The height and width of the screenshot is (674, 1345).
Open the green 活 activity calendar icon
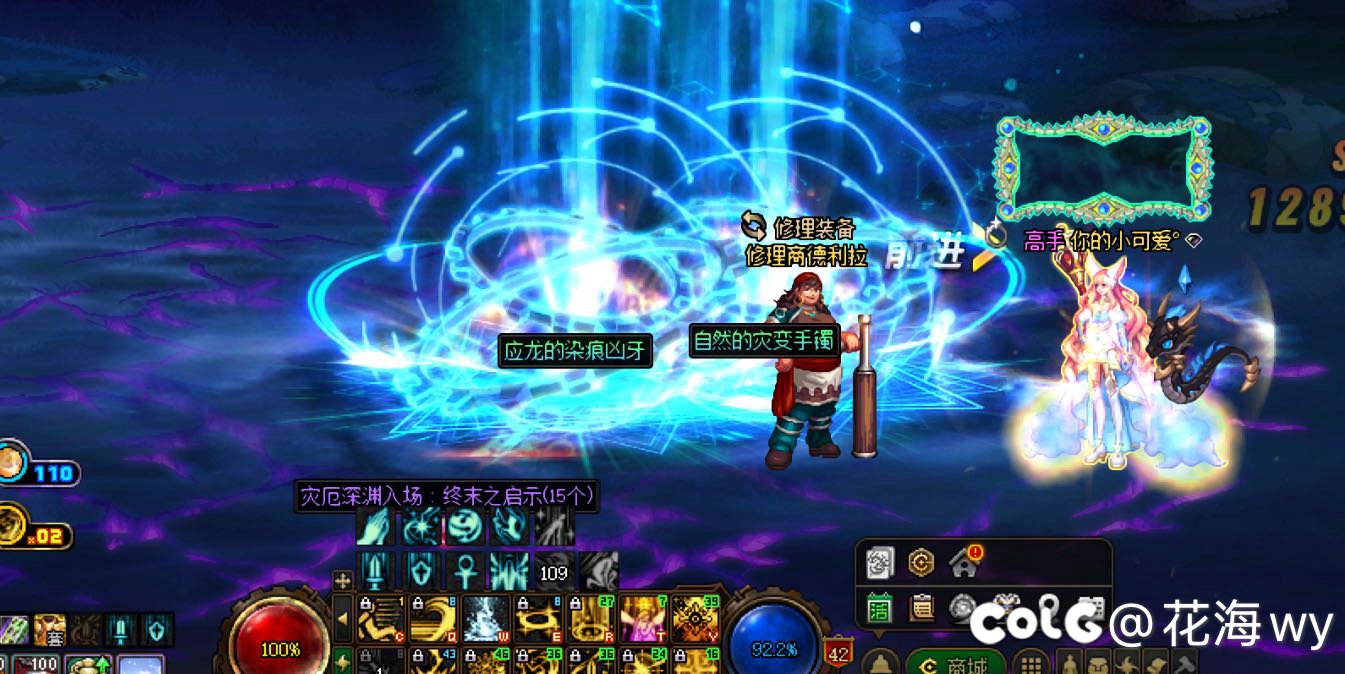click(879, 607)
